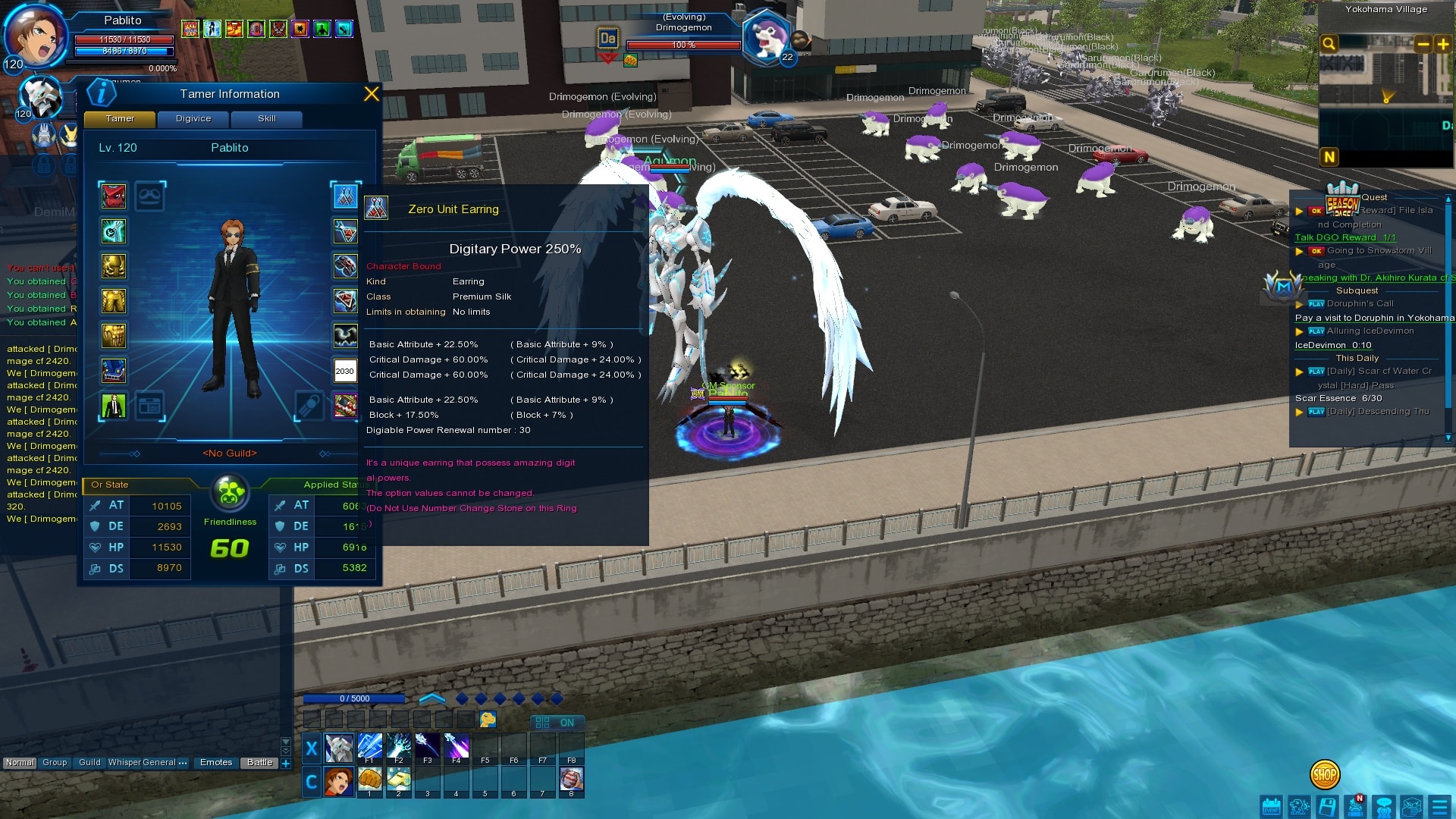
Task: Click Pablito's tamer portrait
Action: [36, 36]
